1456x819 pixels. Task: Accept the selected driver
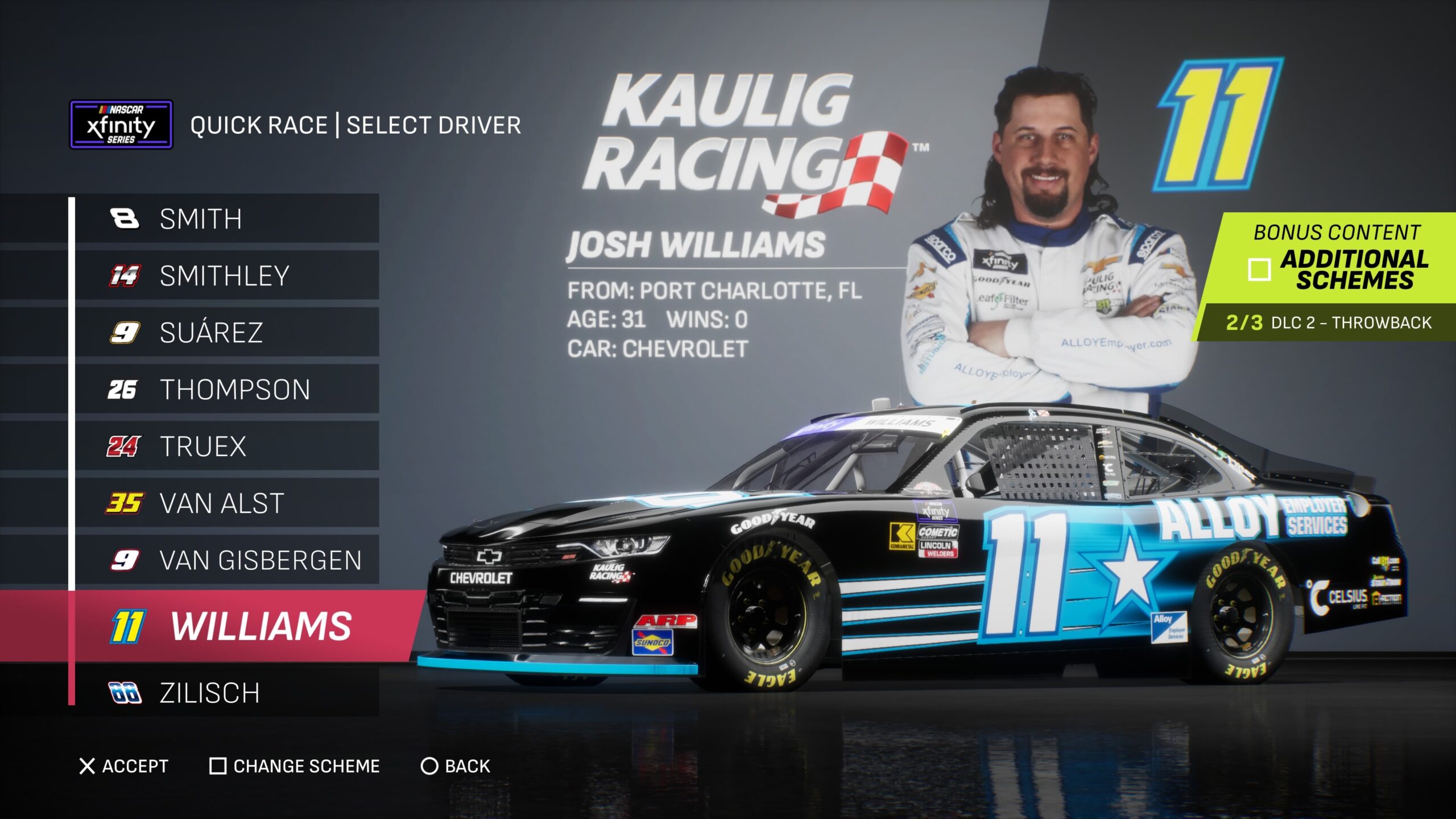pyautogui.click(x=124, y=766)
